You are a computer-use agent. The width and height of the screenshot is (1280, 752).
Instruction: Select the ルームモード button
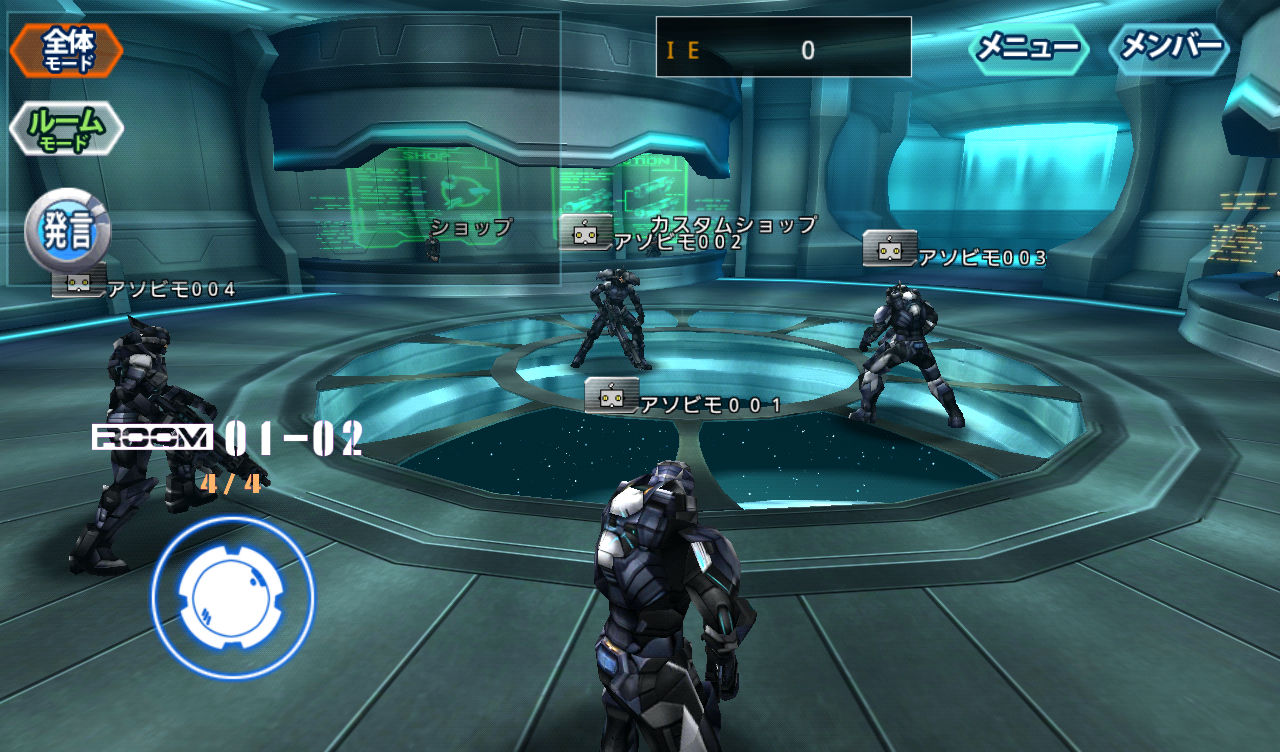click(x=67, y=128)
